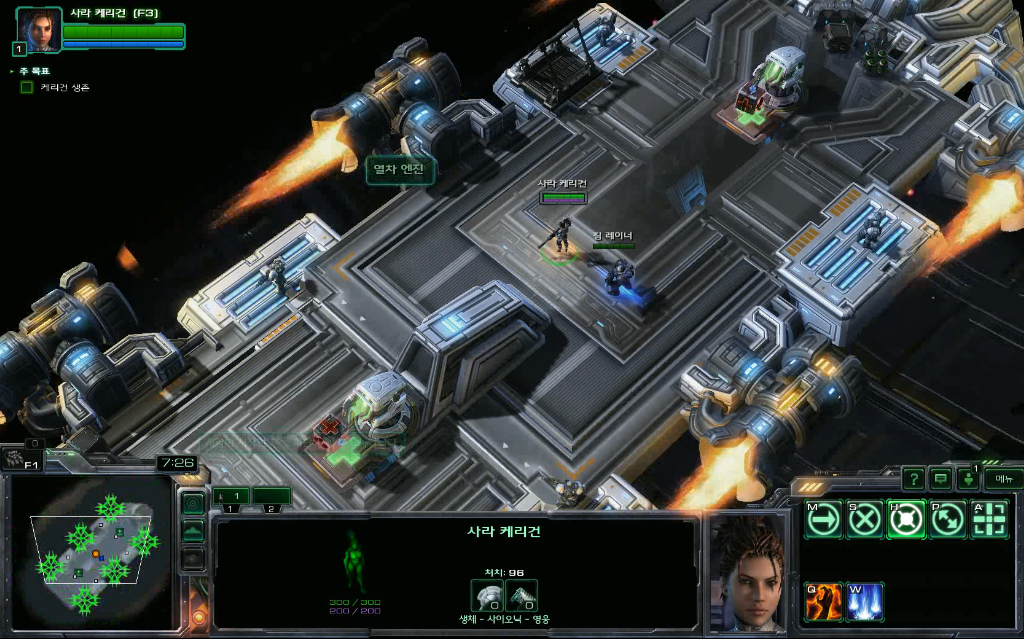Activate the Patrol command
Image resolution: width=1024 pixels, height=639 pixels.
pos(947,520)
